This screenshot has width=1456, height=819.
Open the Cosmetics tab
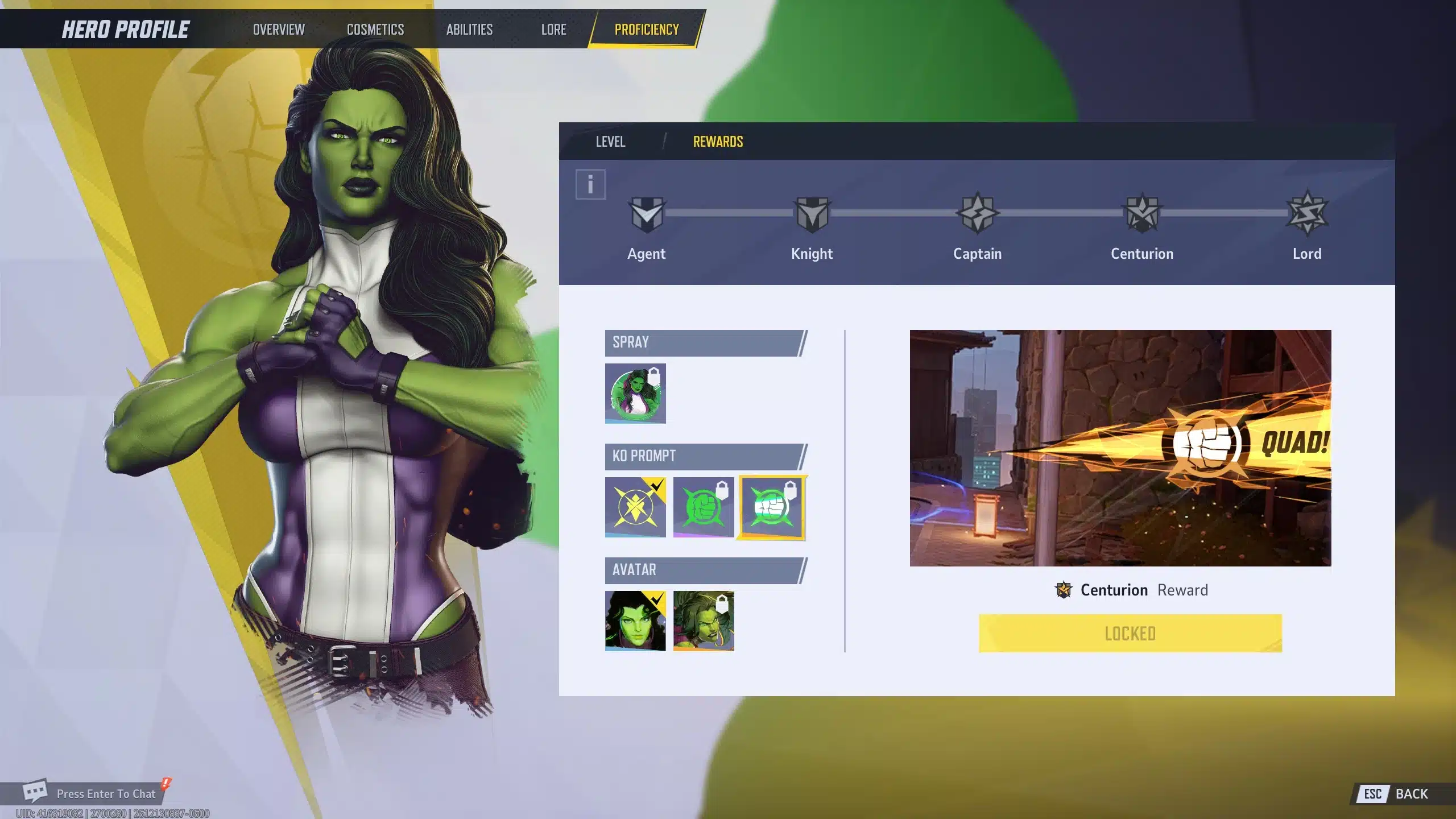click(x=375, y=30)
